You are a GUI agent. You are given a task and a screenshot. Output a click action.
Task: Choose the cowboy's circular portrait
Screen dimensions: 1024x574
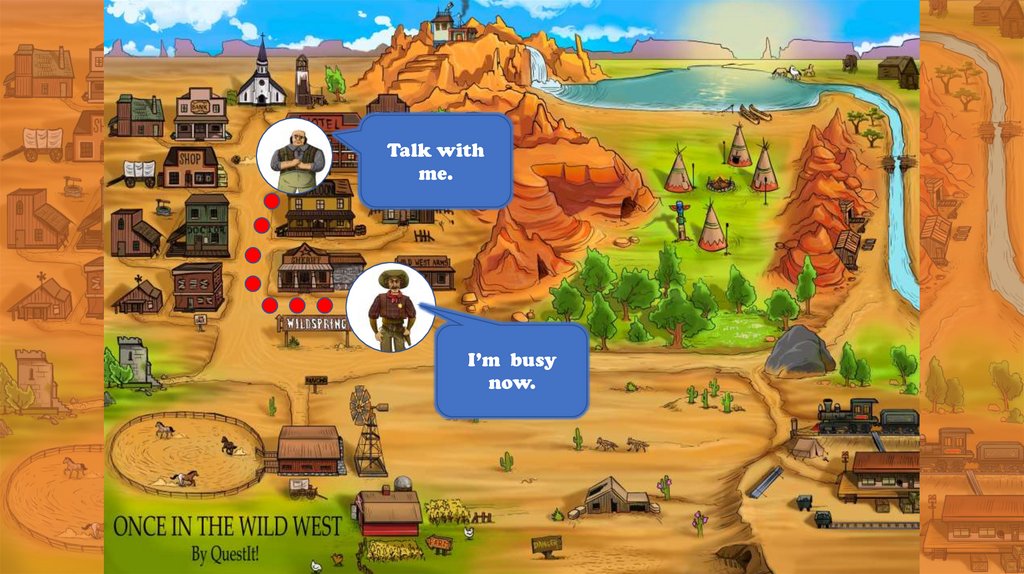pos(391,308)
